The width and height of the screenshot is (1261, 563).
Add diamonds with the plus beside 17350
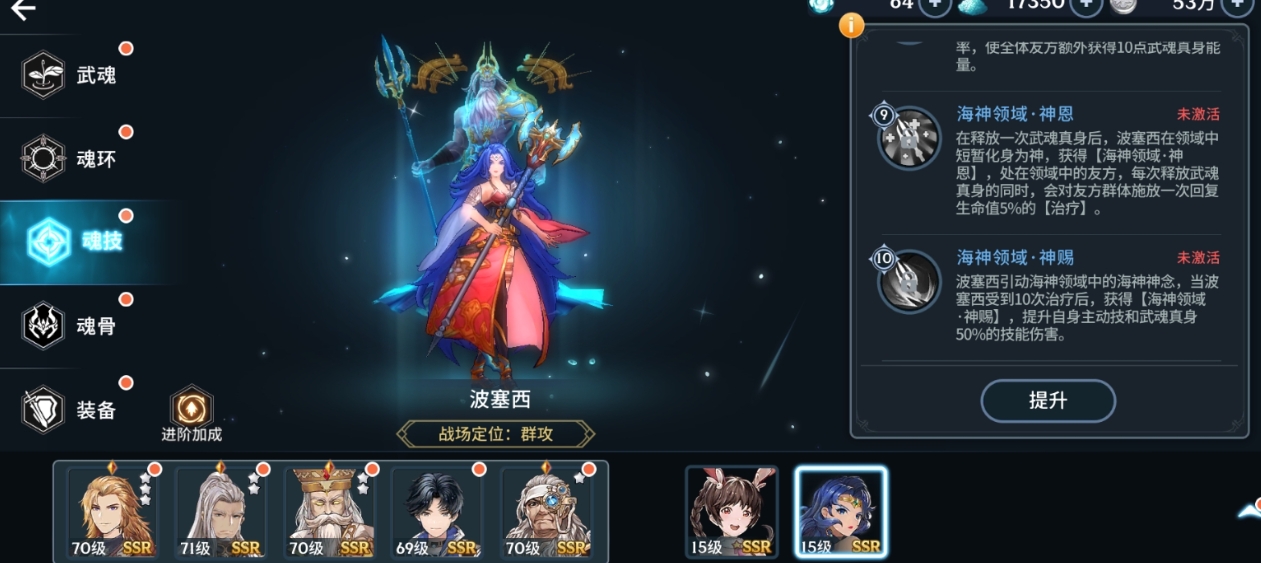tap(1086, 5)
